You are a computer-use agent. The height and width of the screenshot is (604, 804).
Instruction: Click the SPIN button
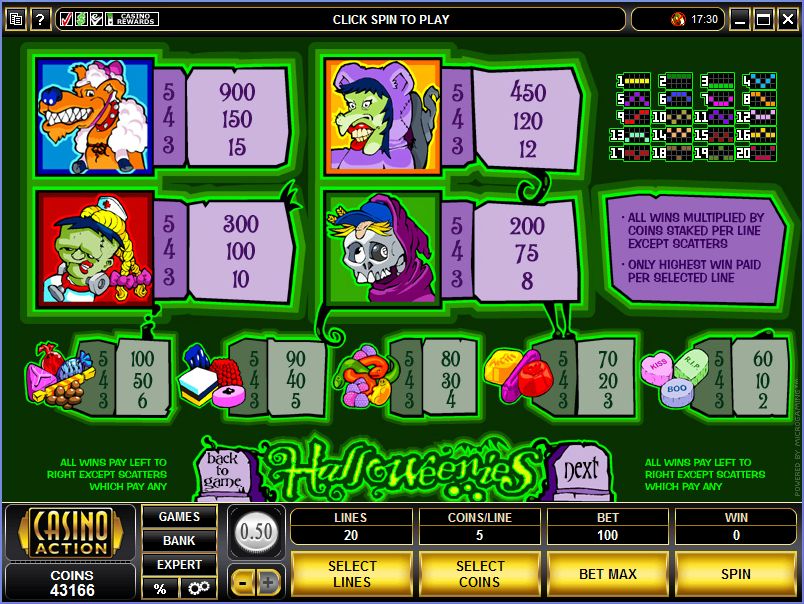[x=735, y=574]
